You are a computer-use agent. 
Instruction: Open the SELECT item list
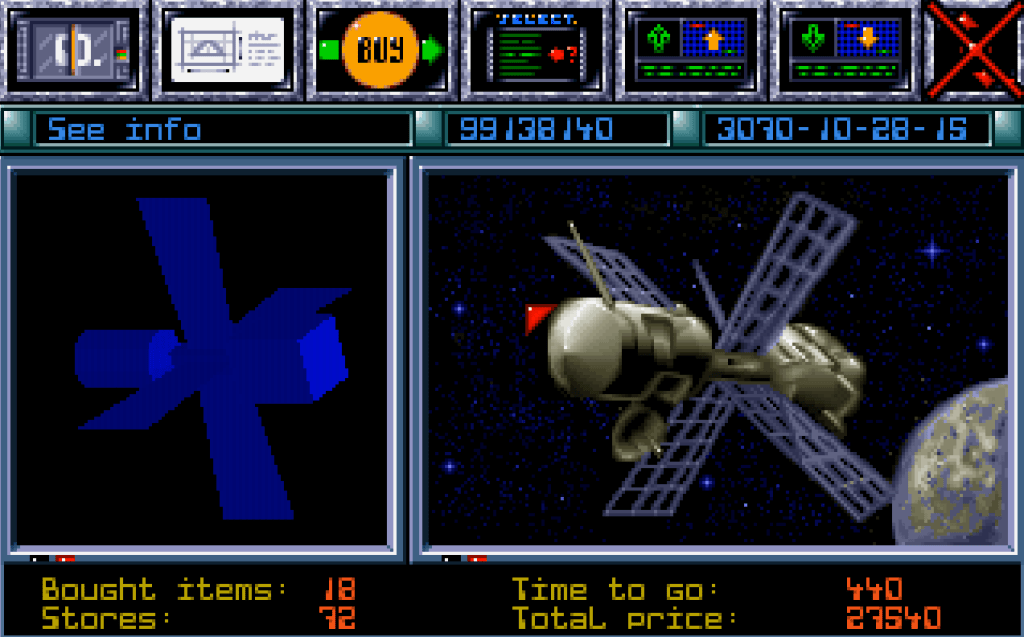click(536, 50)
